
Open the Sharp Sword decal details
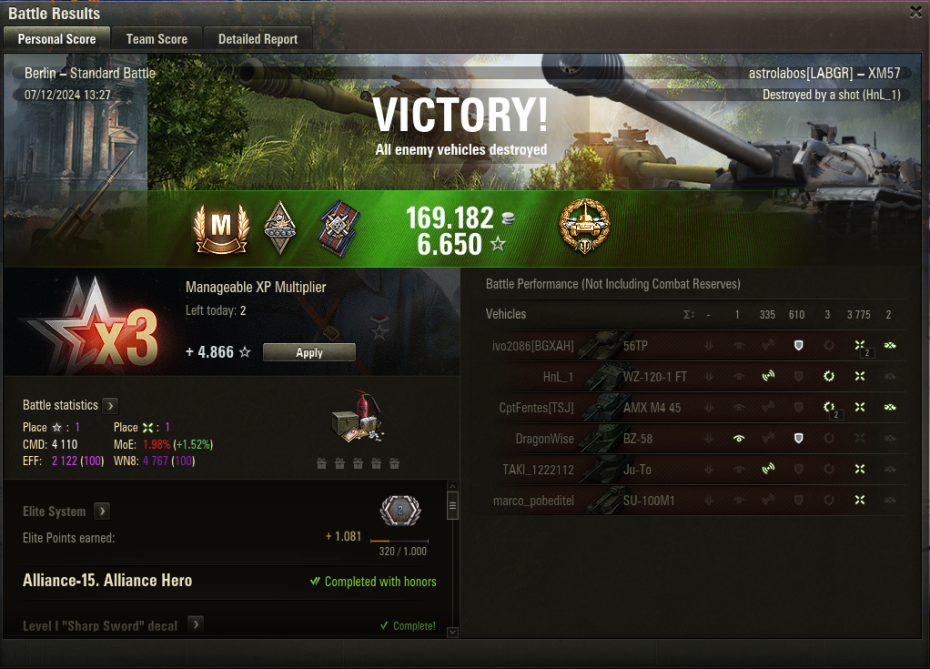point(196,625)
